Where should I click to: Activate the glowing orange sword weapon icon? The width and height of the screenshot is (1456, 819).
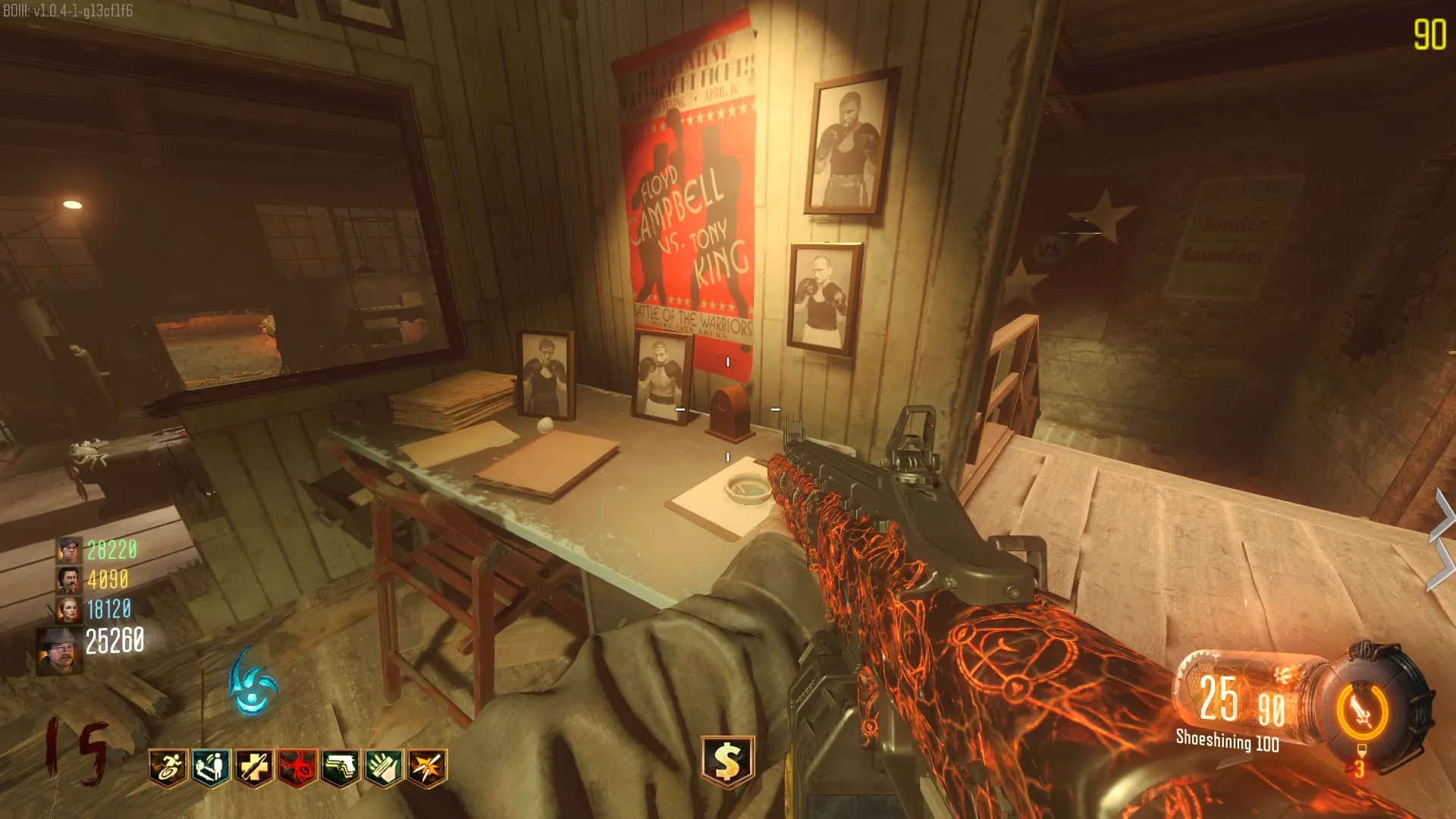(x=1363, y=713)
